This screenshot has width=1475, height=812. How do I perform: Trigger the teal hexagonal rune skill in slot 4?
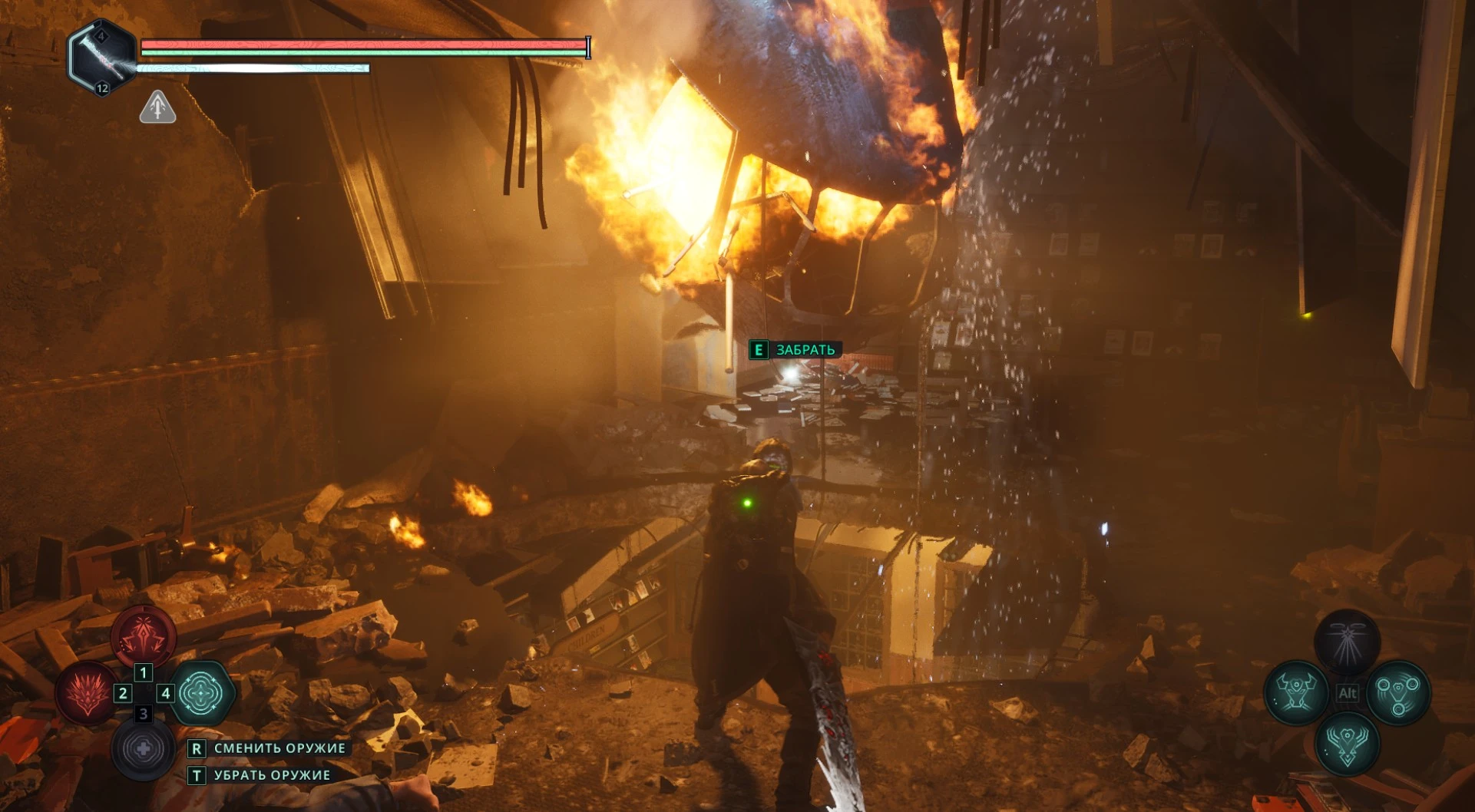[201, 693]
